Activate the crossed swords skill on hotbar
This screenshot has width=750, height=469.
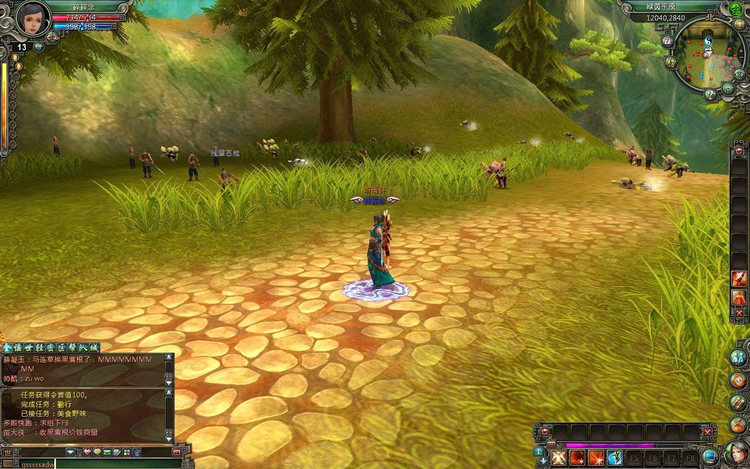pyautogui.click(x=558, y=458)
